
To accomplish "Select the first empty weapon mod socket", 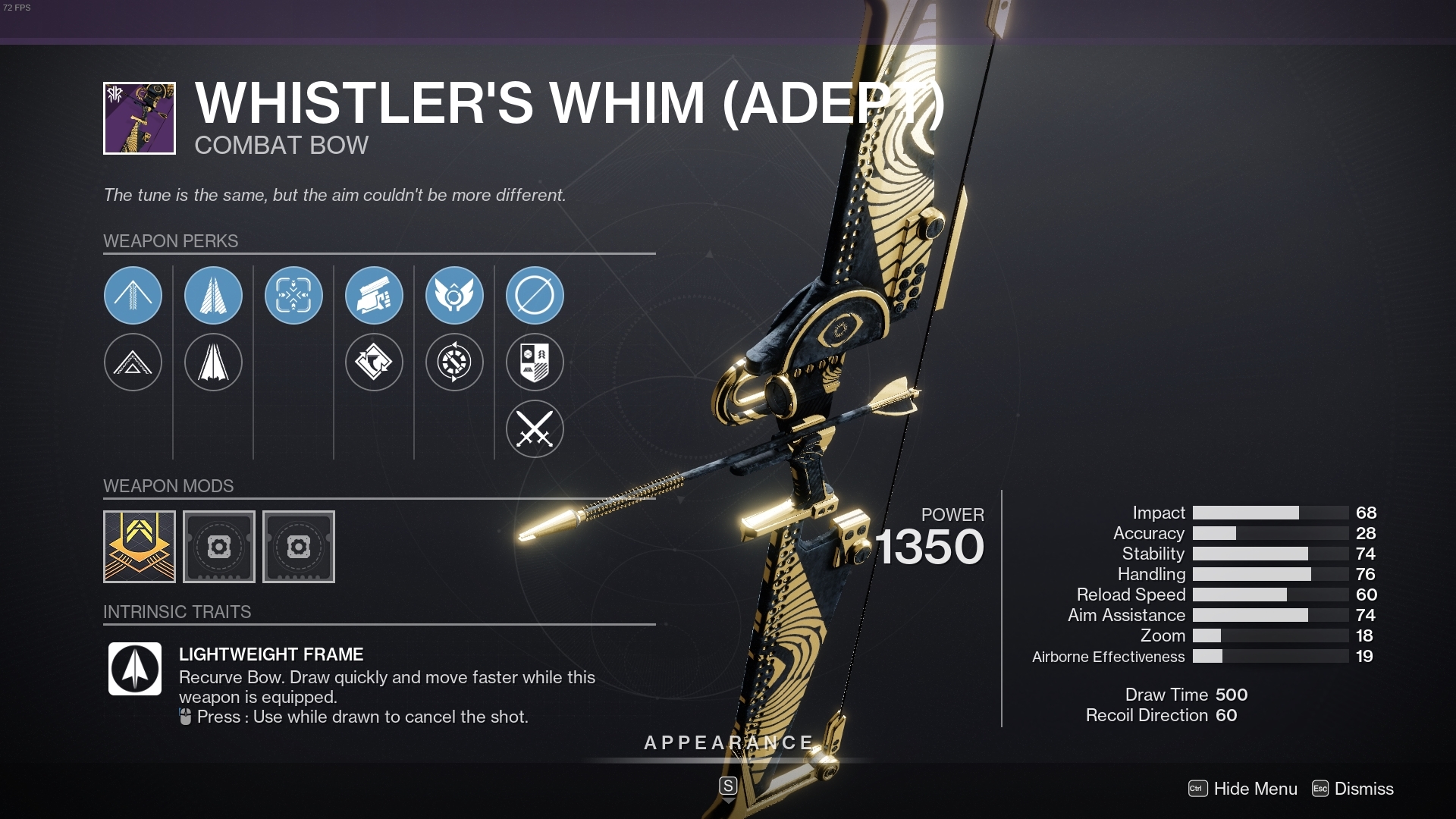I will [x=219, y=547].
